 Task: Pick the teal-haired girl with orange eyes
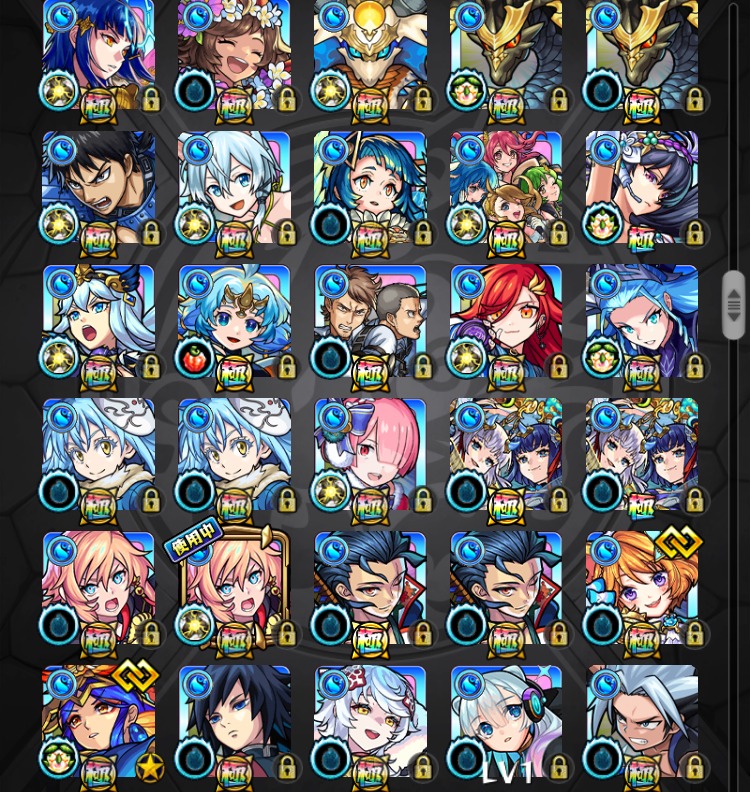(x=370, y=188)
